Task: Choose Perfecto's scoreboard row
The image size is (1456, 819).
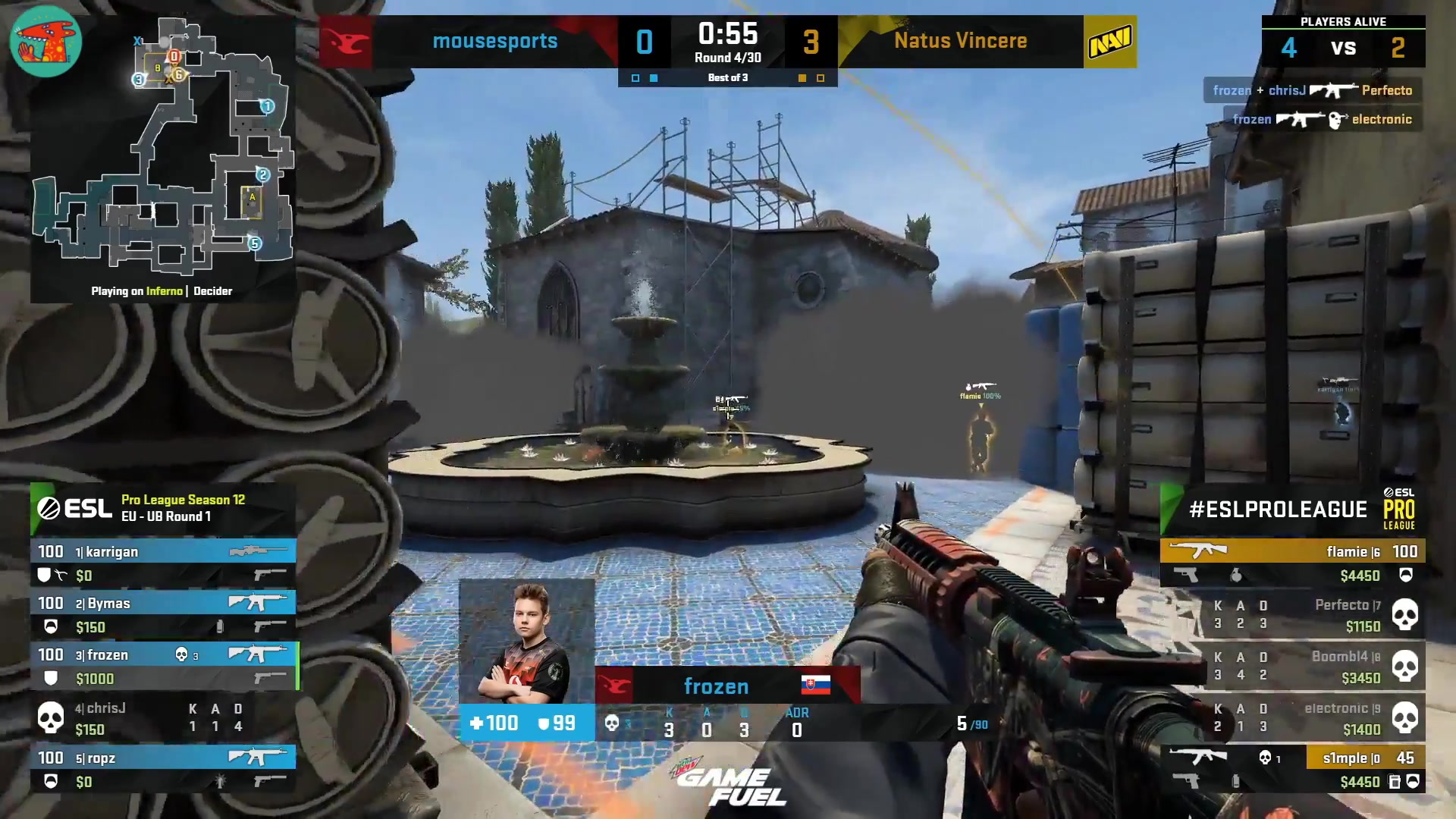Action: (1292, 614)
